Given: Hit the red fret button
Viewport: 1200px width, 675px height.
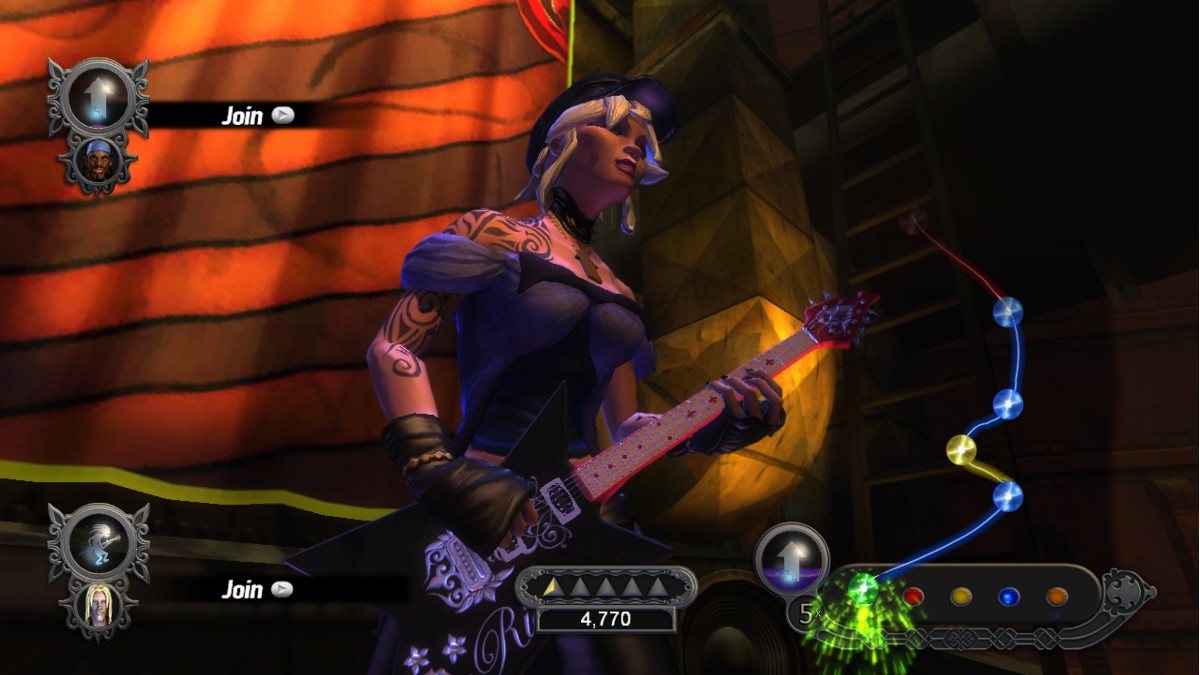Looking at the screenshot, I should click(913, 597).
